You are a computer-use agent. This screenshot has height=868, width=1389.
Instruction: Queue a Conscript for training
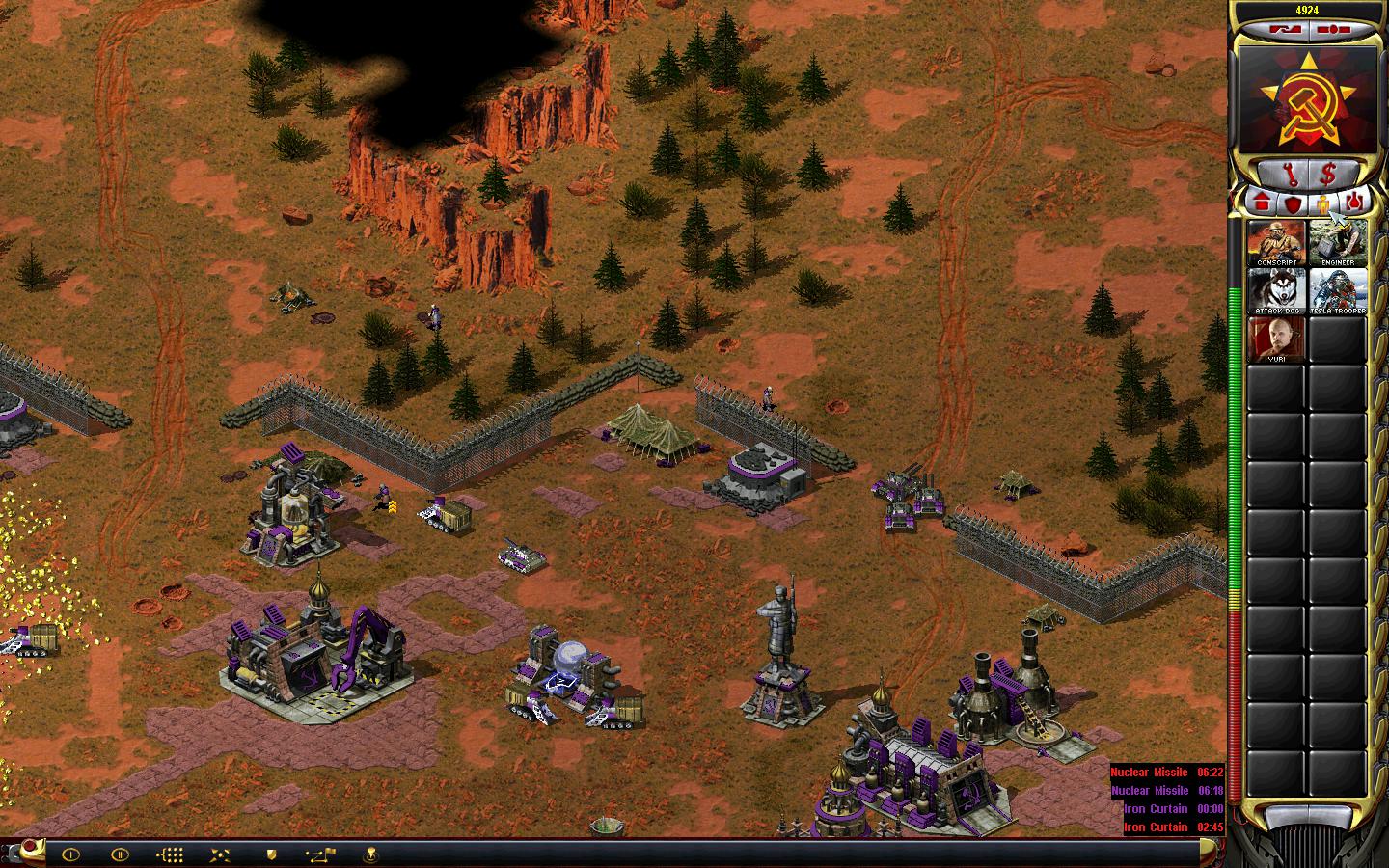click(x=1276, y=243)
